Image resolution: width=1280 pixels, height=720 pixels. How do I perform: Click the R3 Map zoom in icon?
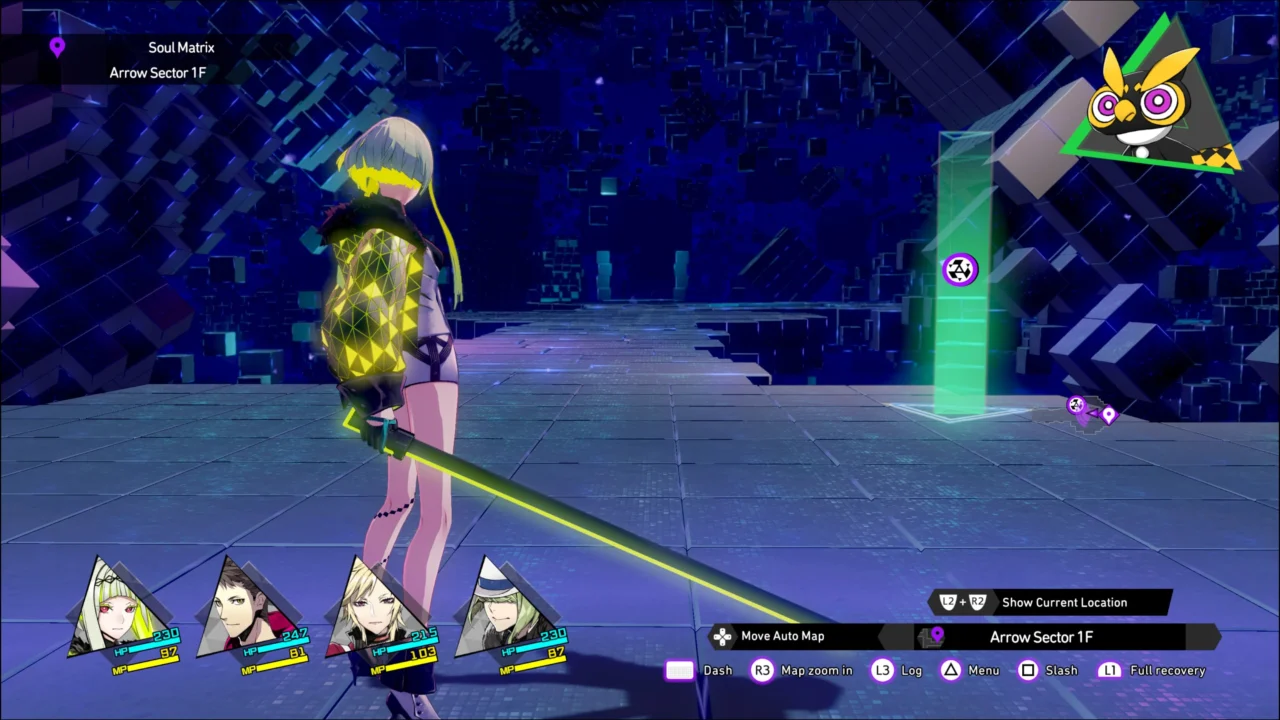coord(762,670)
